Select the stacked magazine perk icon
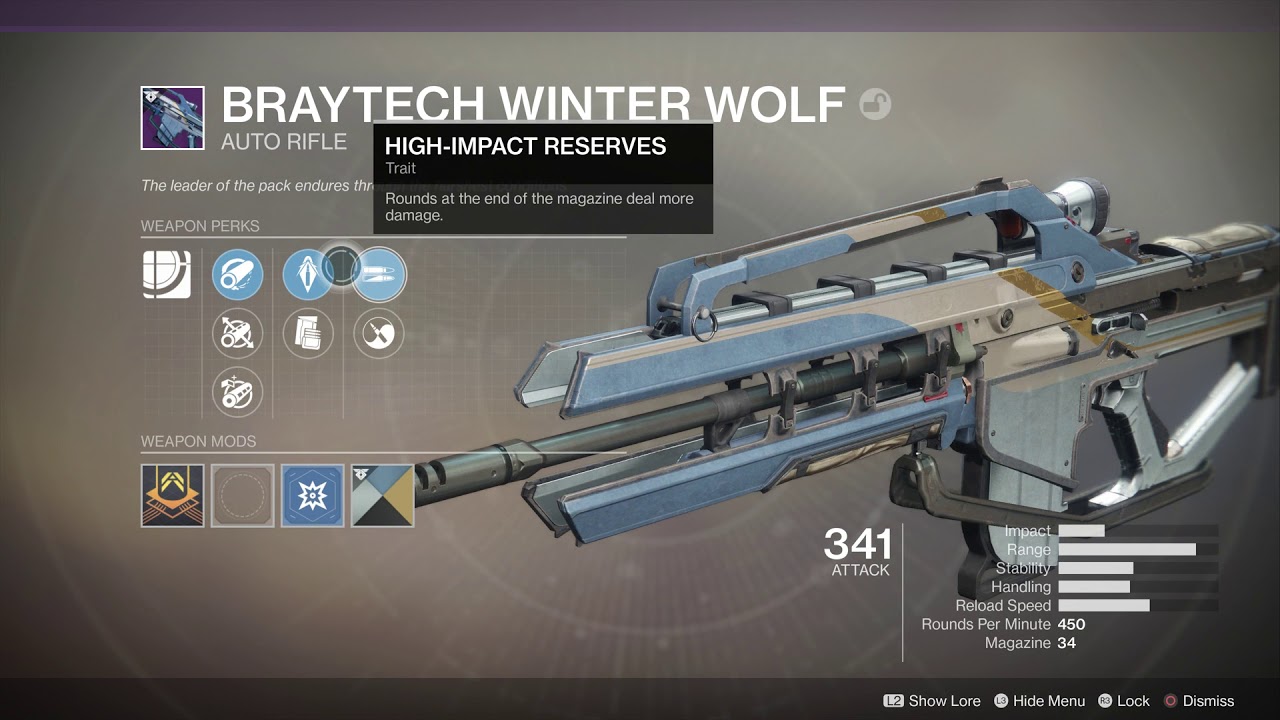Viewport: 1280px width, 720px height. pos(307,333)
